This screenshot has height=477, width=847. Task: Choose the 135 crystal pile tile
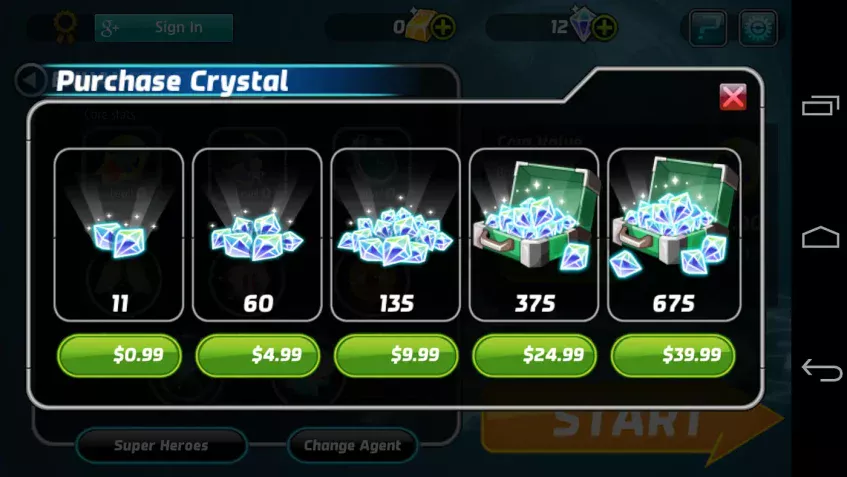tap(396, 235)
